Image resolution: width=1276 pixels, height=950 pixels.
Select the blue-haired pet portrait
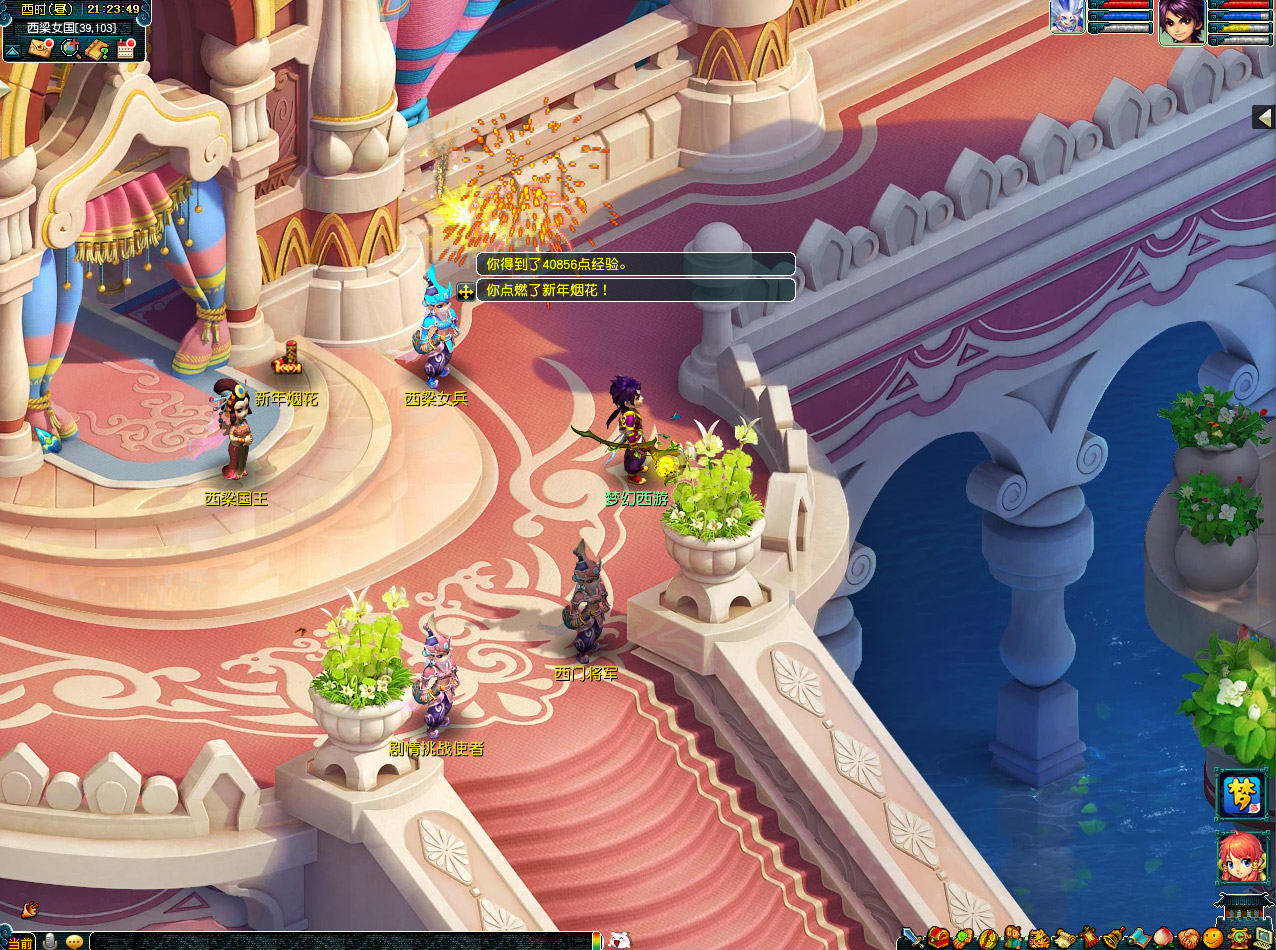(1067, 17)
